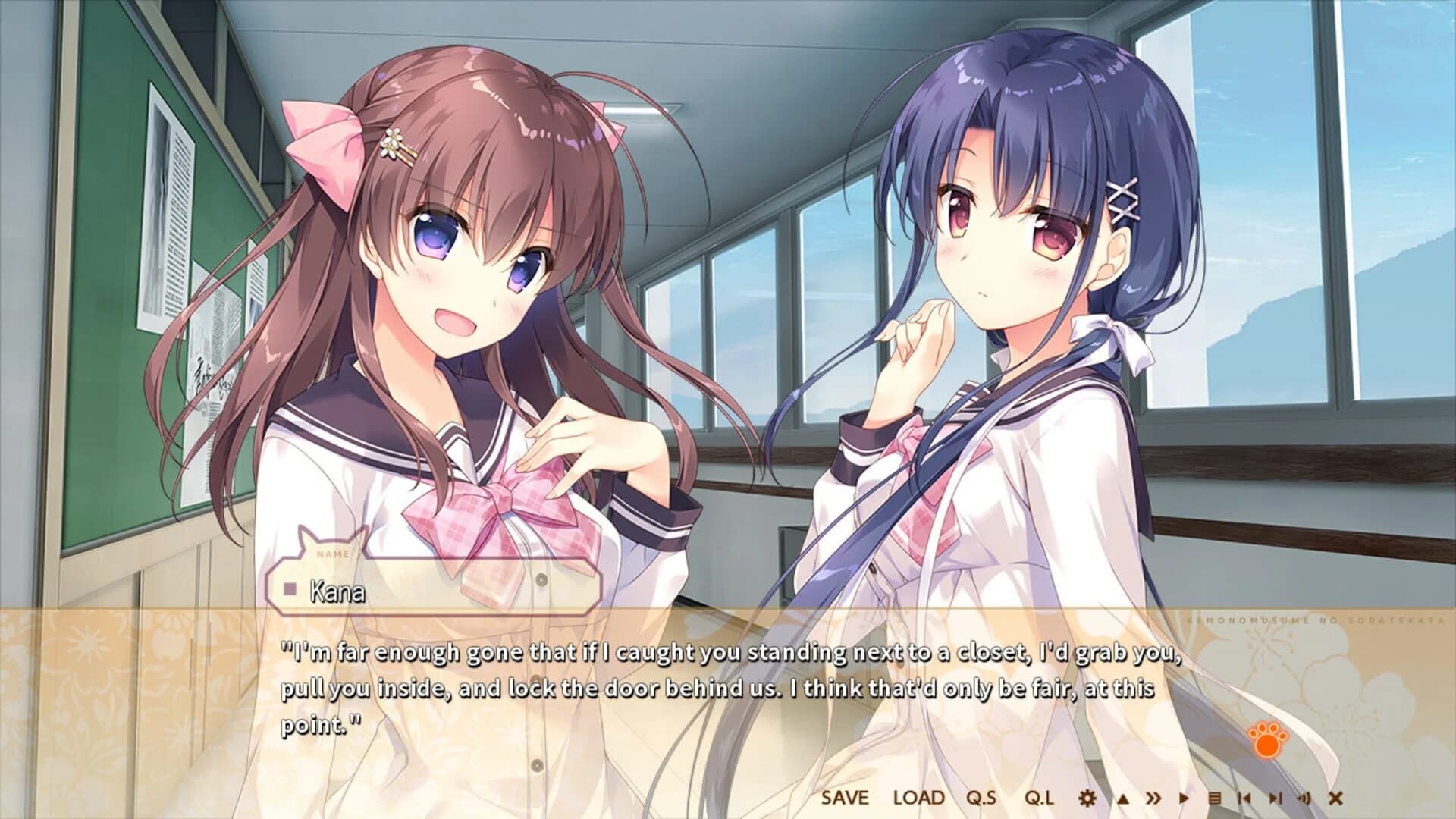Screen dimensions: 1456x819
Task: Open the settings gear icon
Action: click(1087, 799)
